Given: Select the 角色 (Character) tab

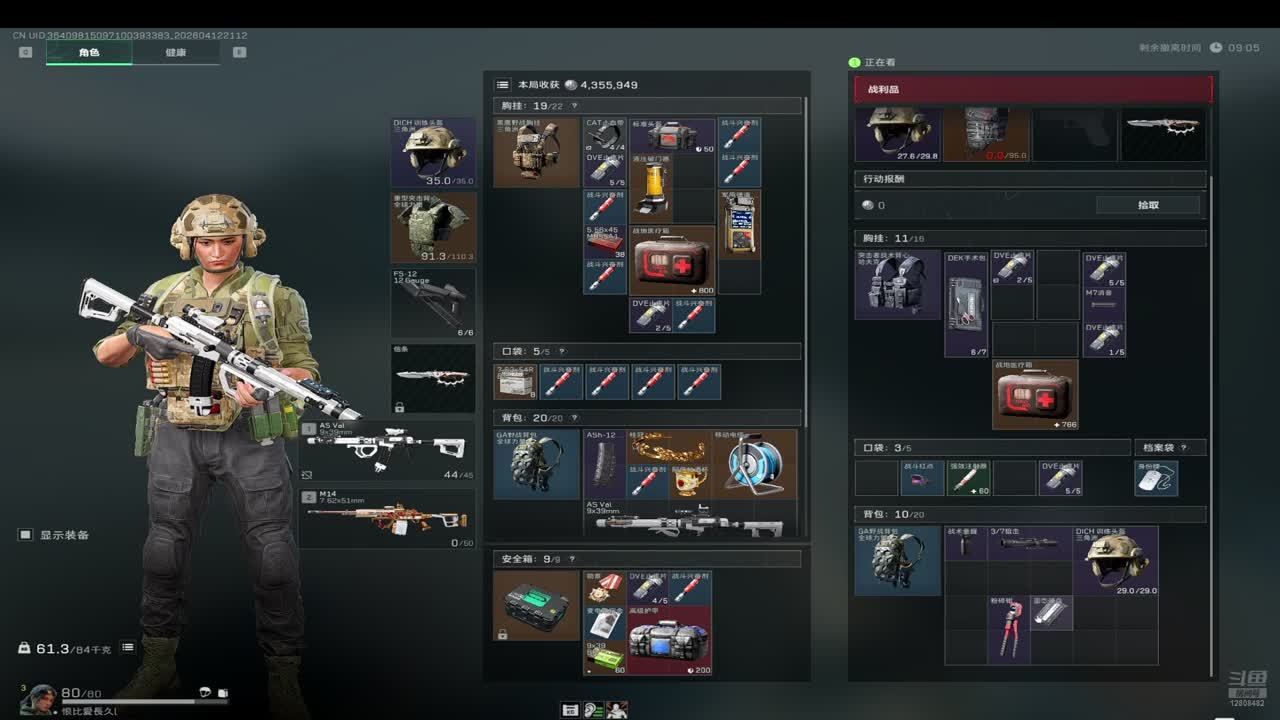Looking at the screenshot, I should pyautogui.click(x=89, y=52).
